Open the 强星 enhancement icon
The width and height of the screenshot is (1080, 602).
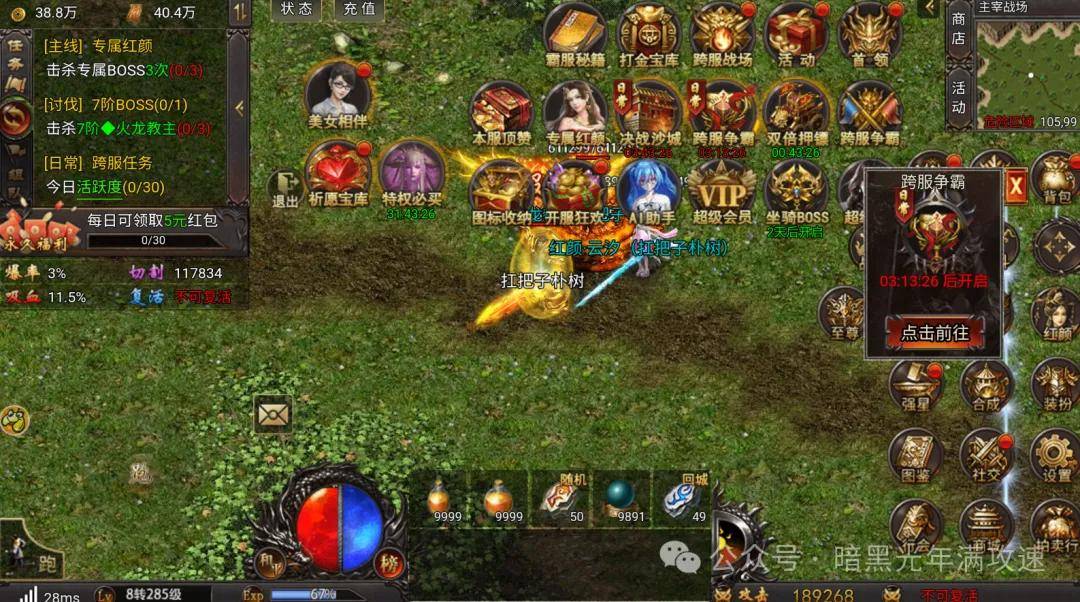point(915,384)
